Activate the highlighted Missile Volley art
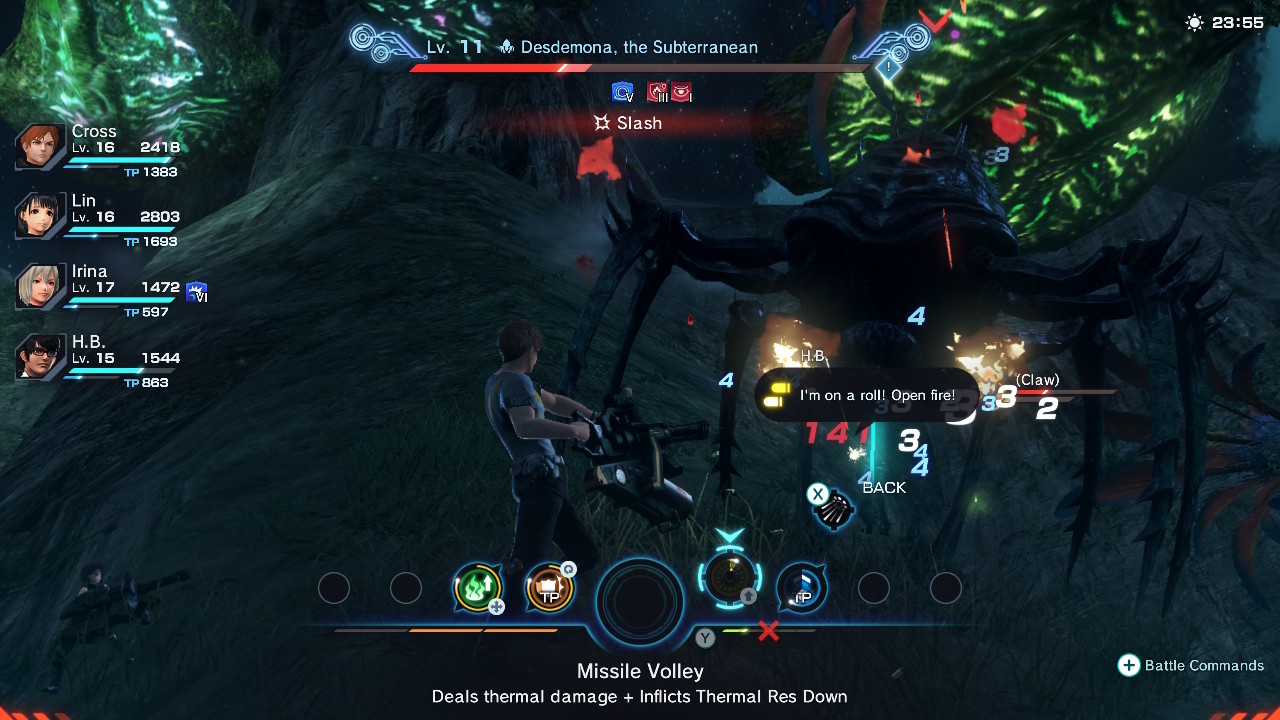This screenshot has width=1280, height=720. (x=730, y=578)
